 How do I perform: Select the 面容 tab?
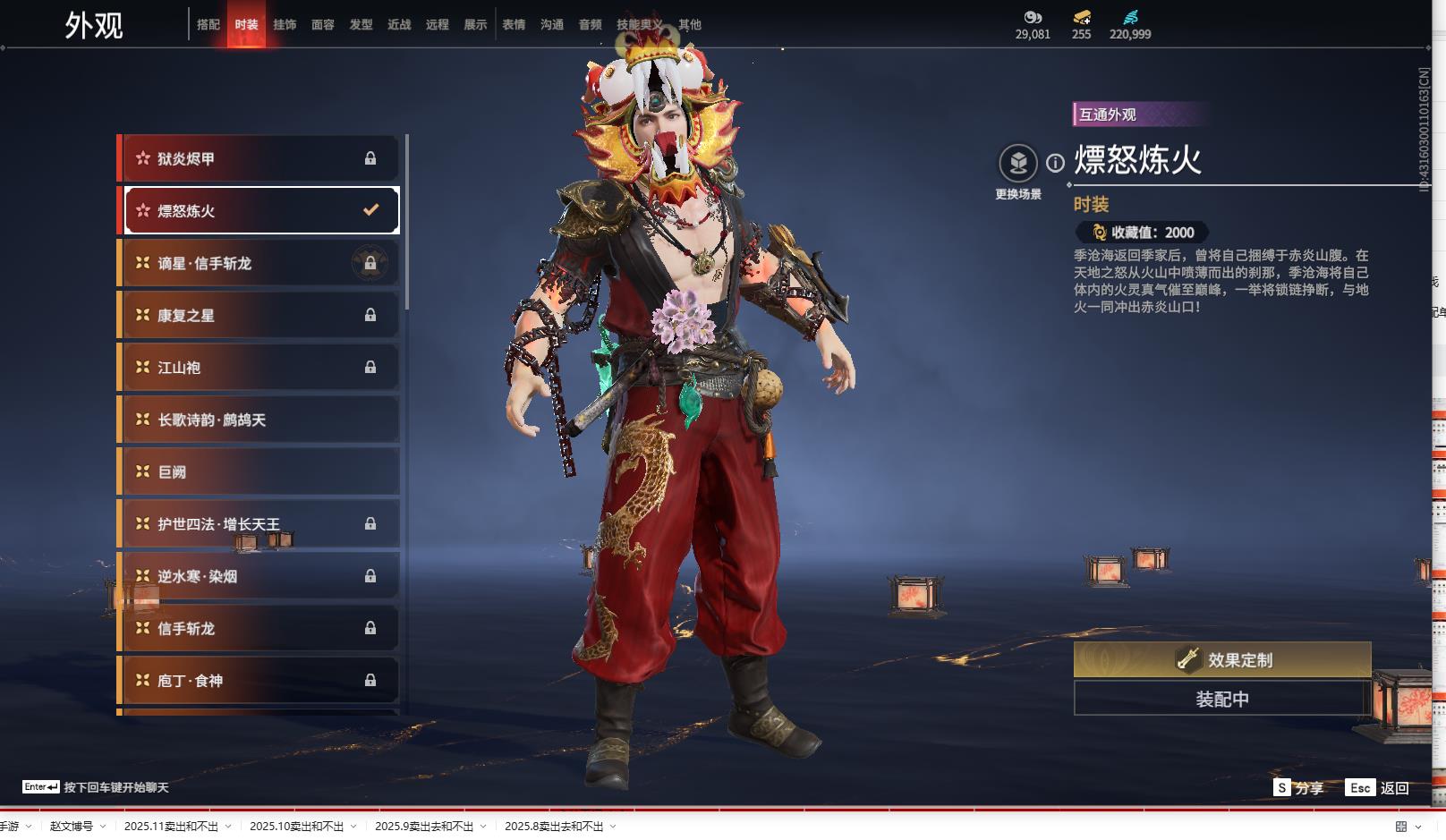coord(323,25)
